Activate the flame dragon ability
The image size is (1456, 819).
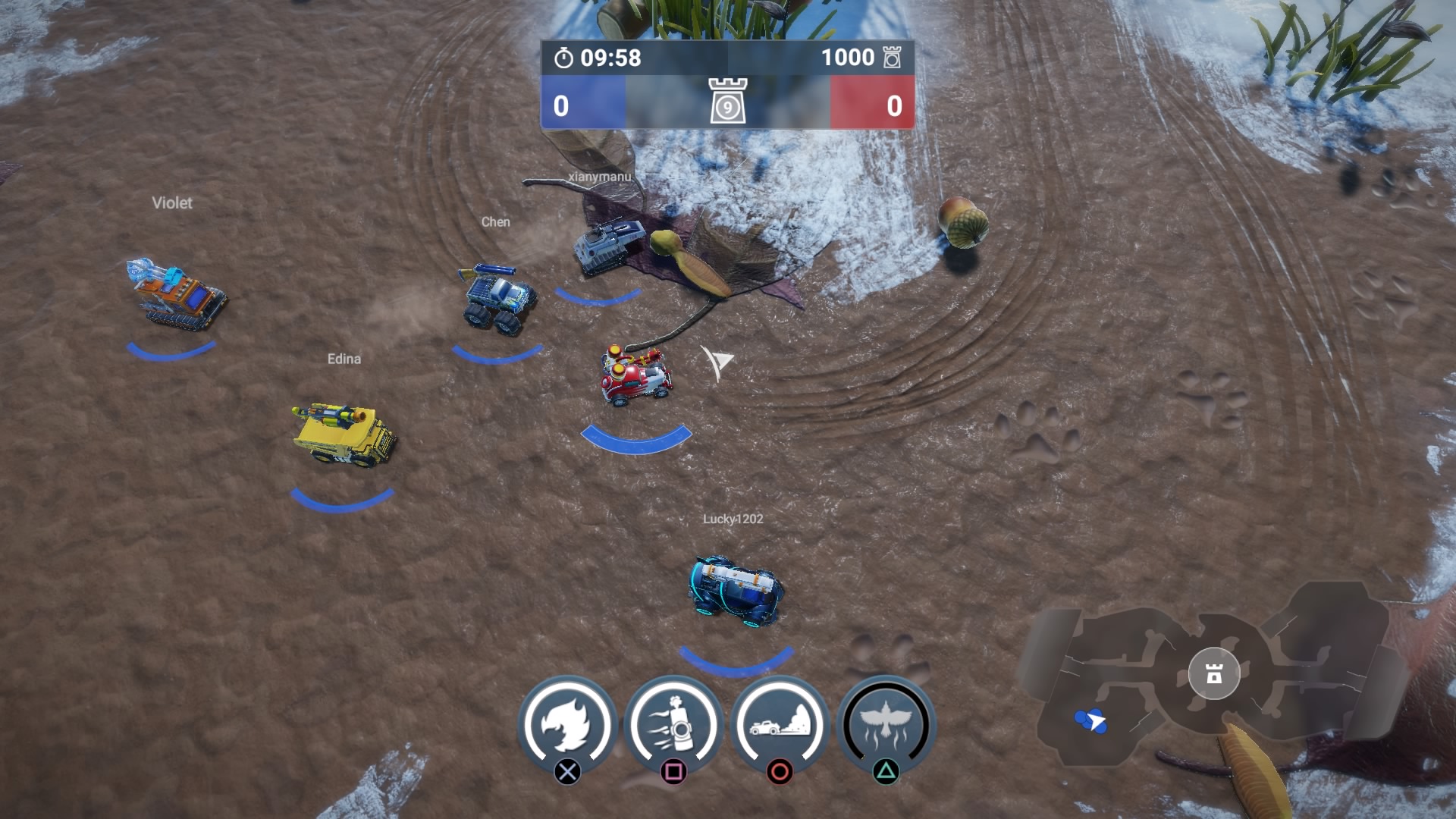pyautogui.click(x=567, y=725)
